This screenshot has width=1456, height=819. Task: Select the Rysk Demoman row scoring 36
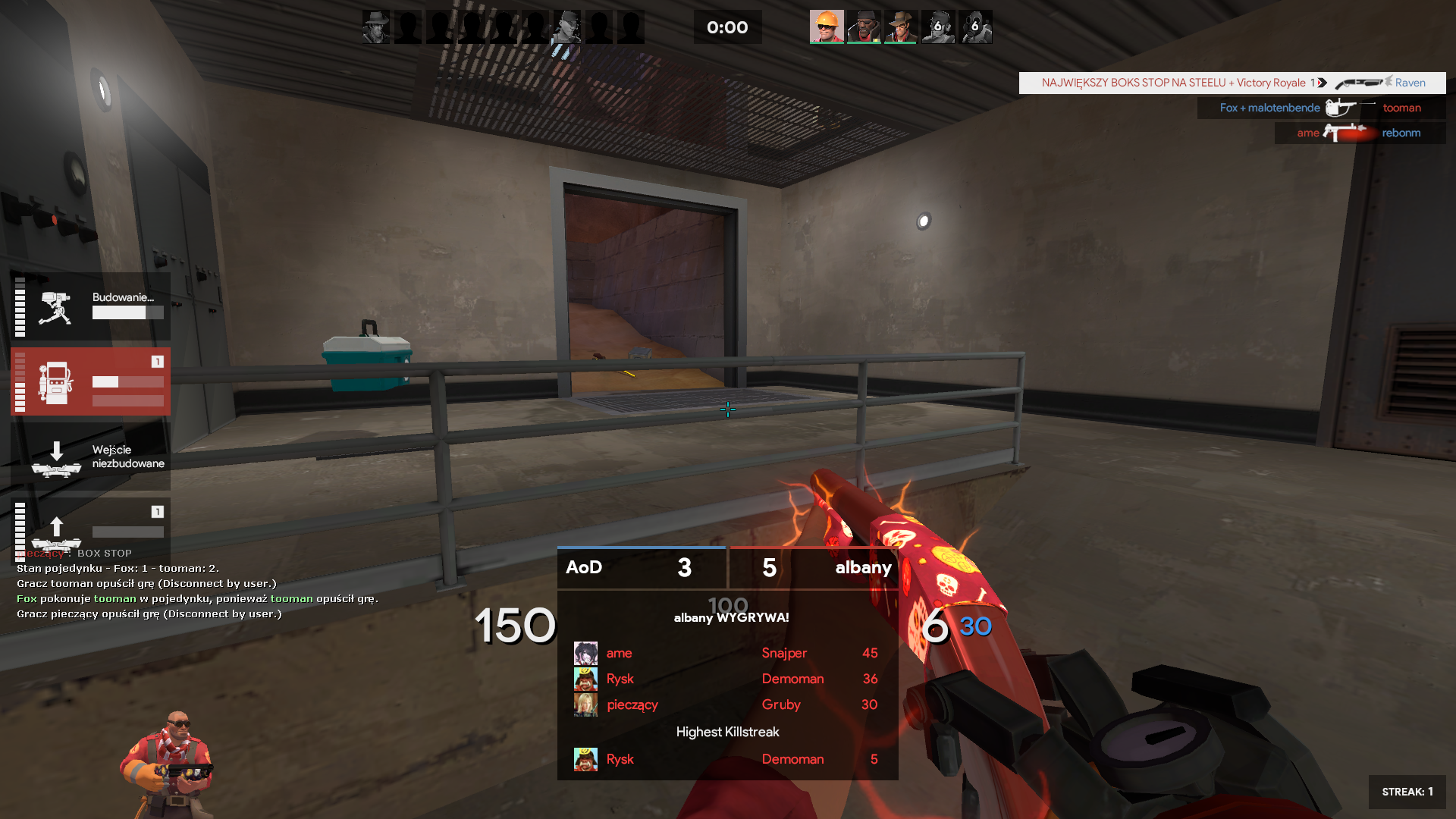[726, 679]
